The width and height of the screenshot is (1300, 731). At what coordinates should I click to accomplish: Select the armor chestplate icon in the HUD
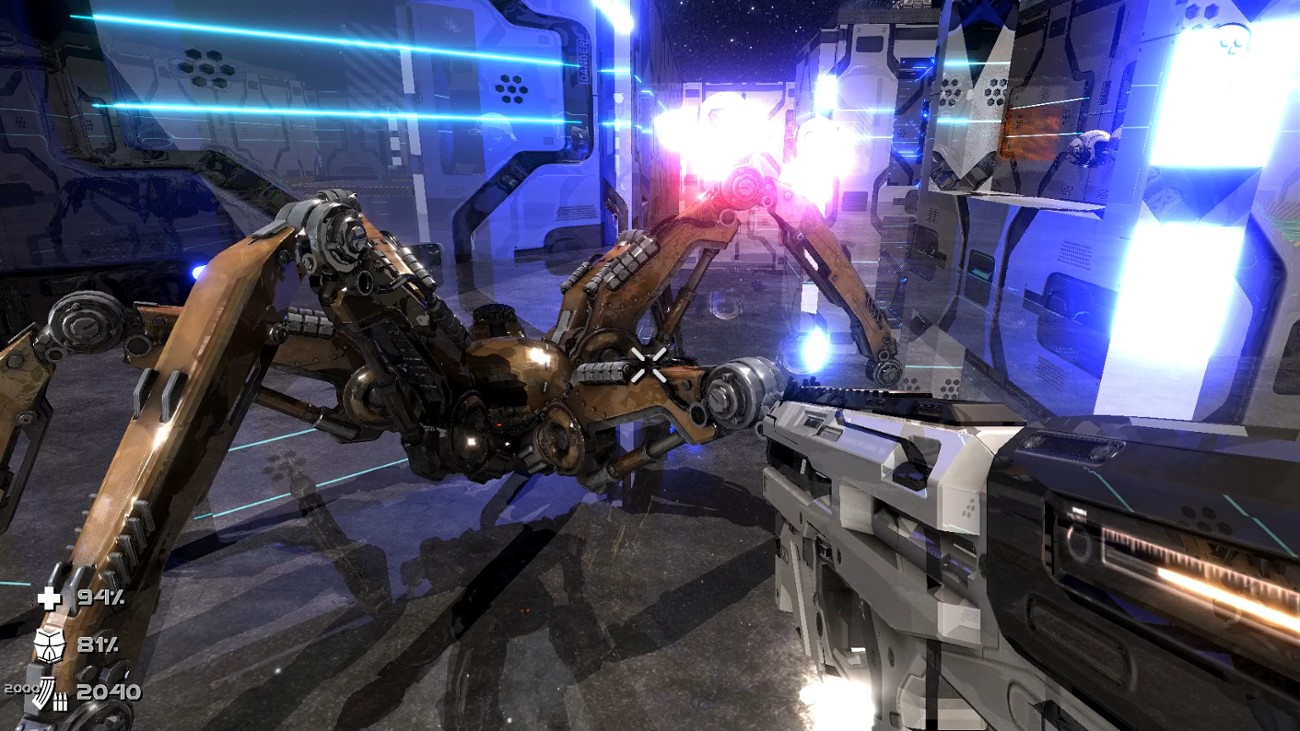point(50,646)
